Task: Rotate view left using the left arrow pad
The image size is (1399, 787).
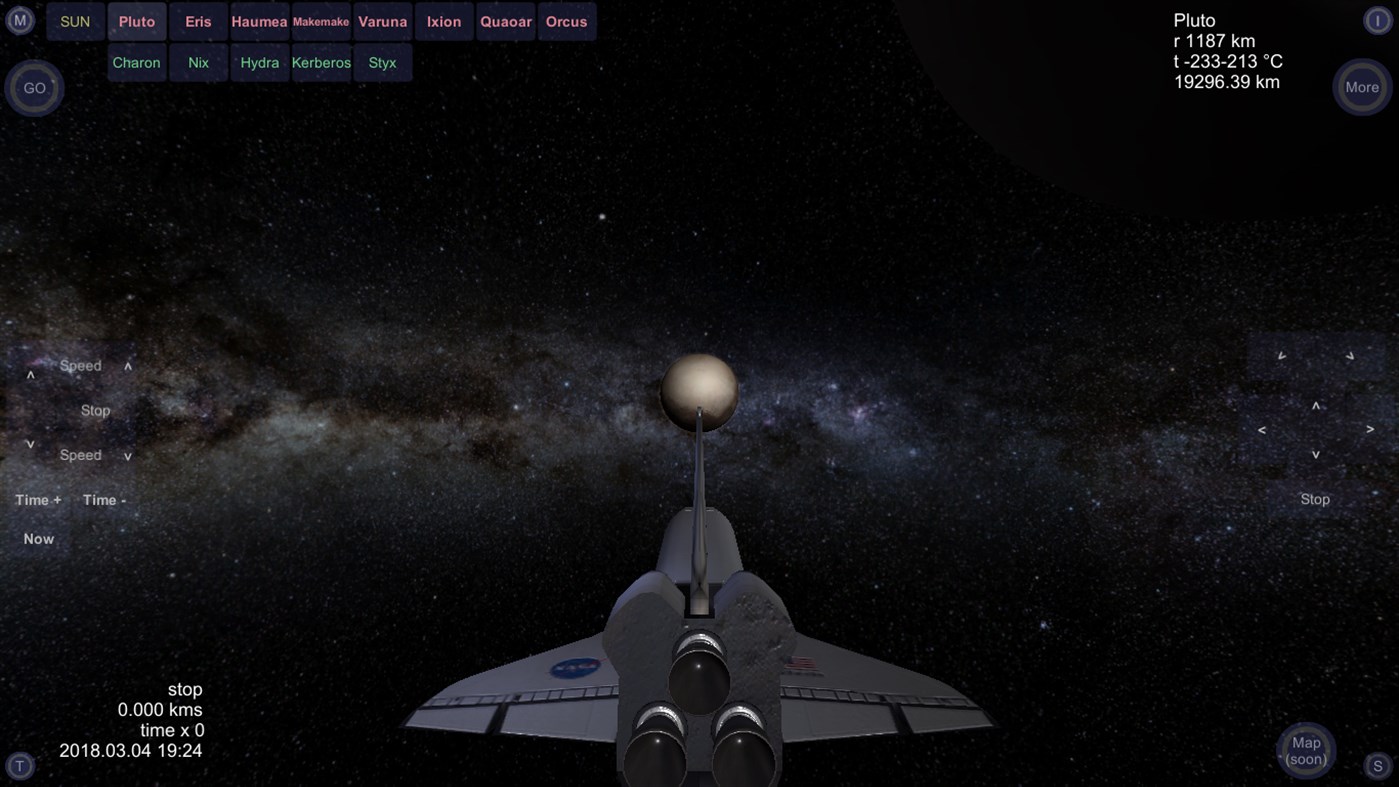Action: [1262, 429]
